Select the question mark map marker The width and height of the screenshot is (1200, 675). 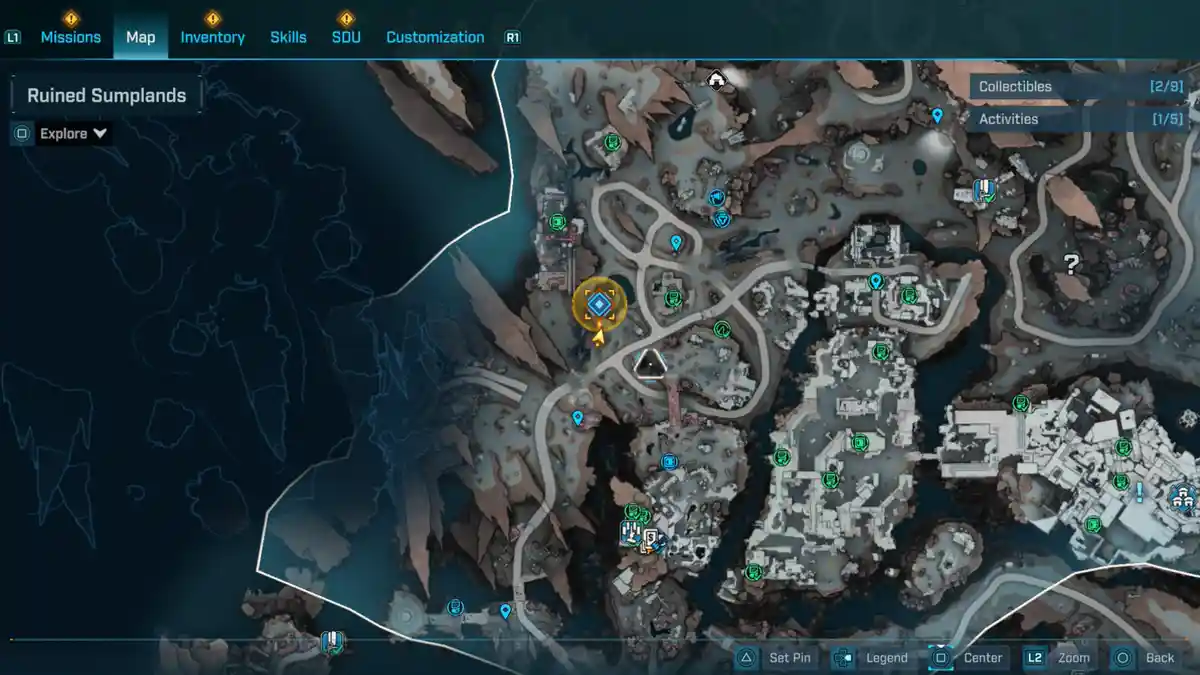pyautogui.click(x=1071, y=265)
